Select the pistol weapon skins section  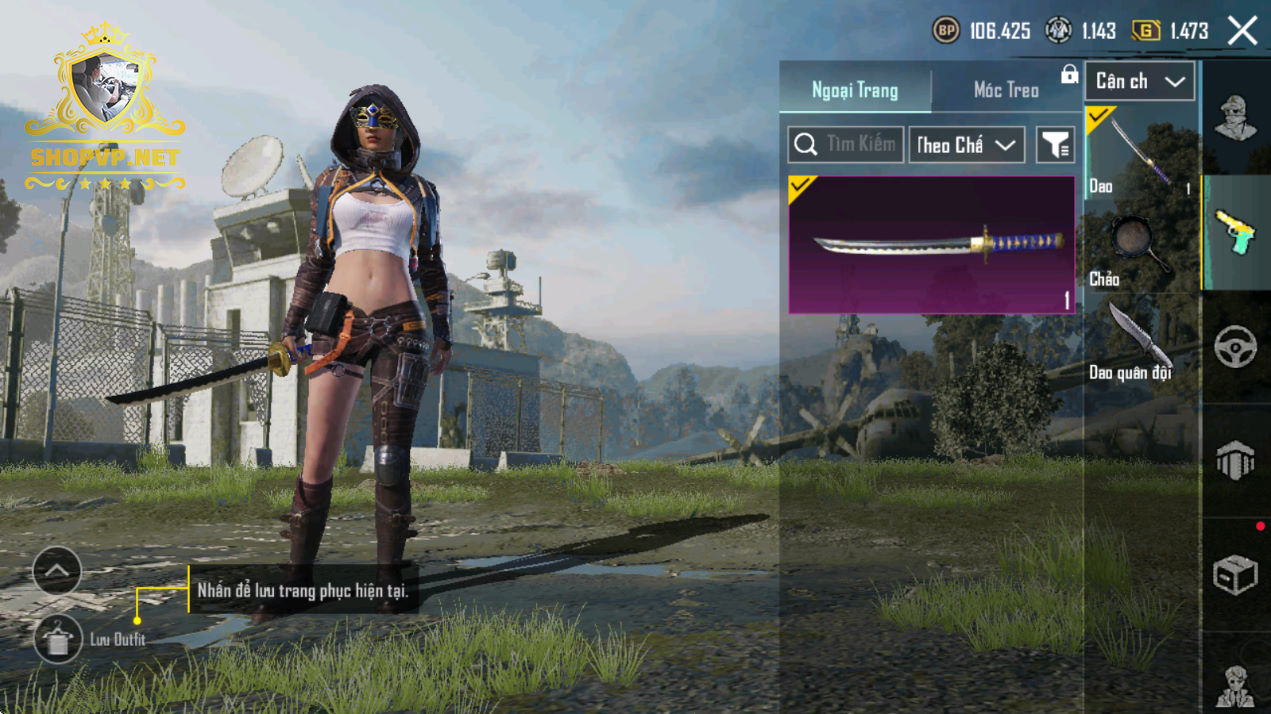pos(1235,233)
